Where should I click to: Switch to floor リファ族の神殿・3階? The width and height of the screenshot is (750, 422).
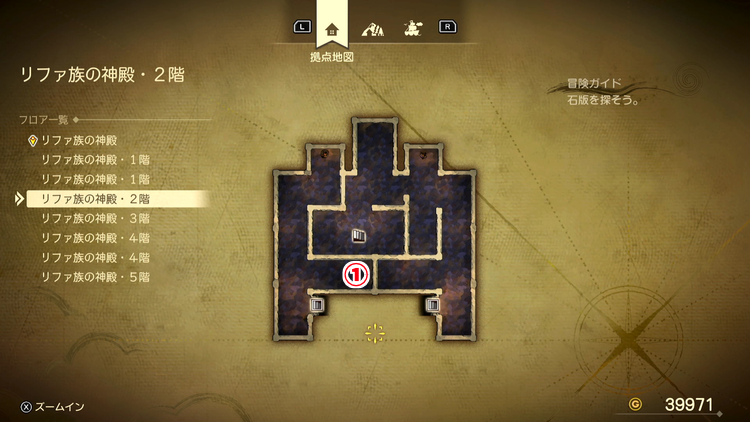point(95,218)
